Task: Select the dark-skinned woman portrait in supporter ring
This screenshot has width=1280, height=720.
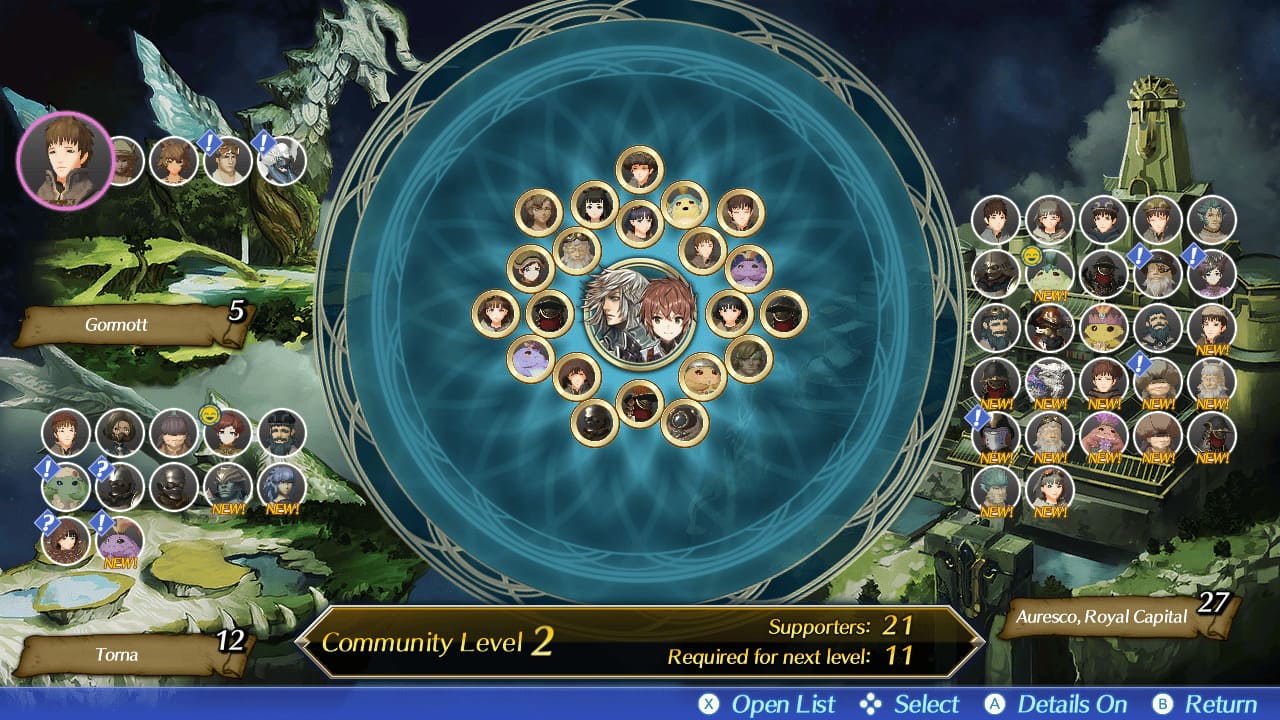Action: point(539,213)
